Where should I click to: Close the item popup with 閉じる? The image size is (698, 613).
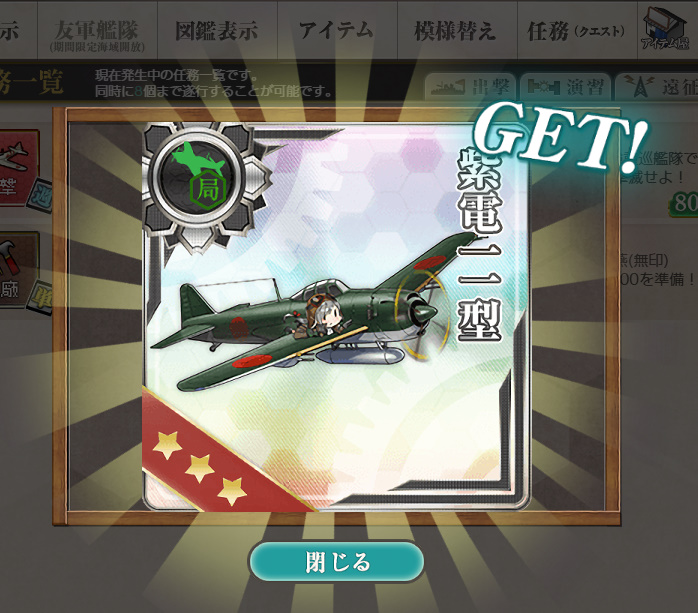click(x=337, y=562)
